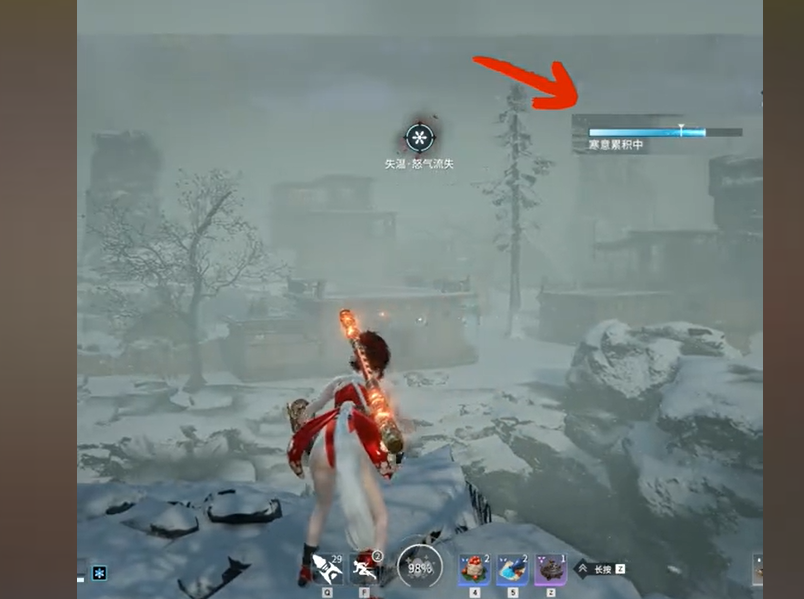Viewport: 804px width, 599px height.
Task: Expand the item bar with double-chevron icon
Action: coord(583,568)
